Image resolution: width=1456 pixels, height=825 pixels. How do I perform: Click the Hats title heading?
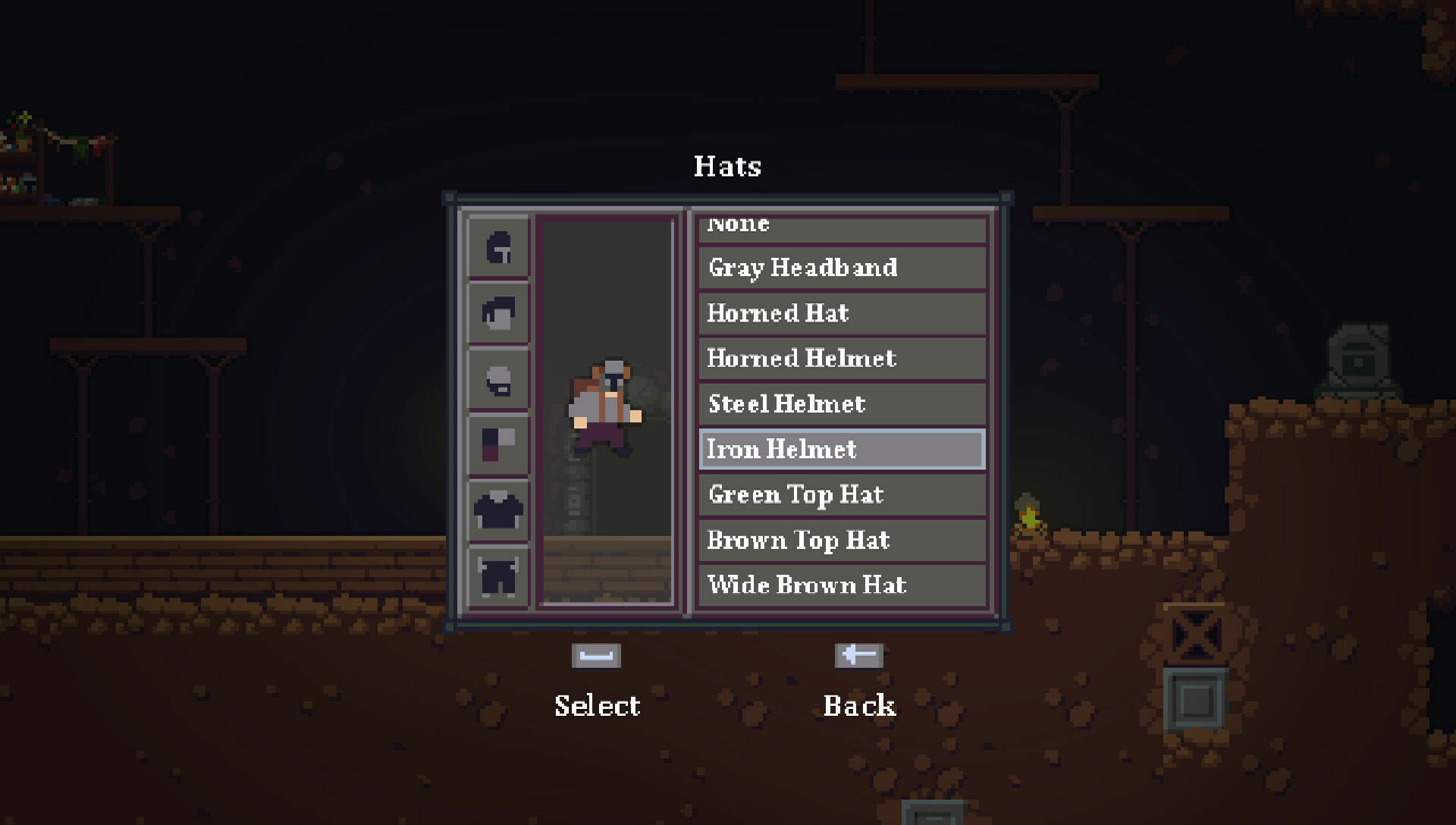point(727,167)
